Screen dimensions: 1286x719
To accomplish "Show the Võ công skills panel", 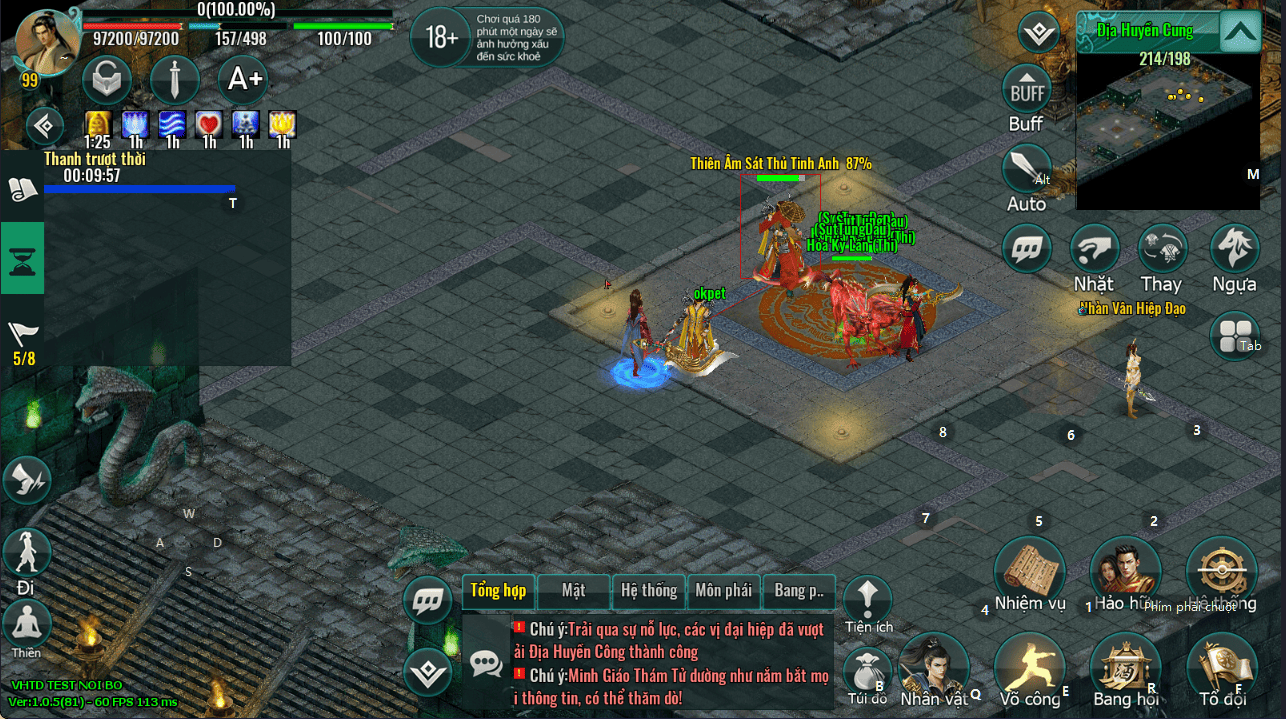I will point(1029,666).
